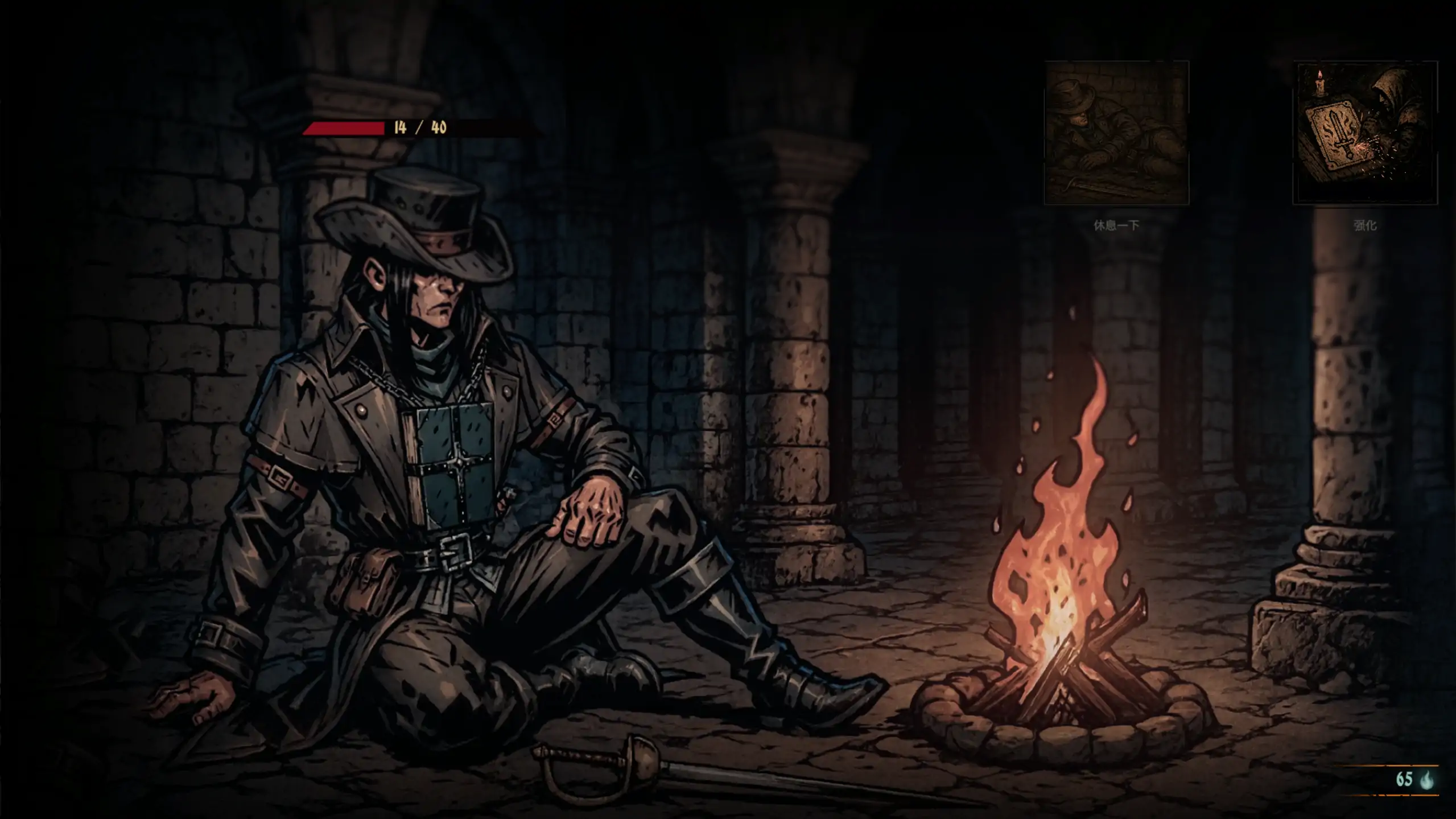Select the 强化 card upgrade option
Viewport: 1456px width, 819px height.
tap(1365, 133)
